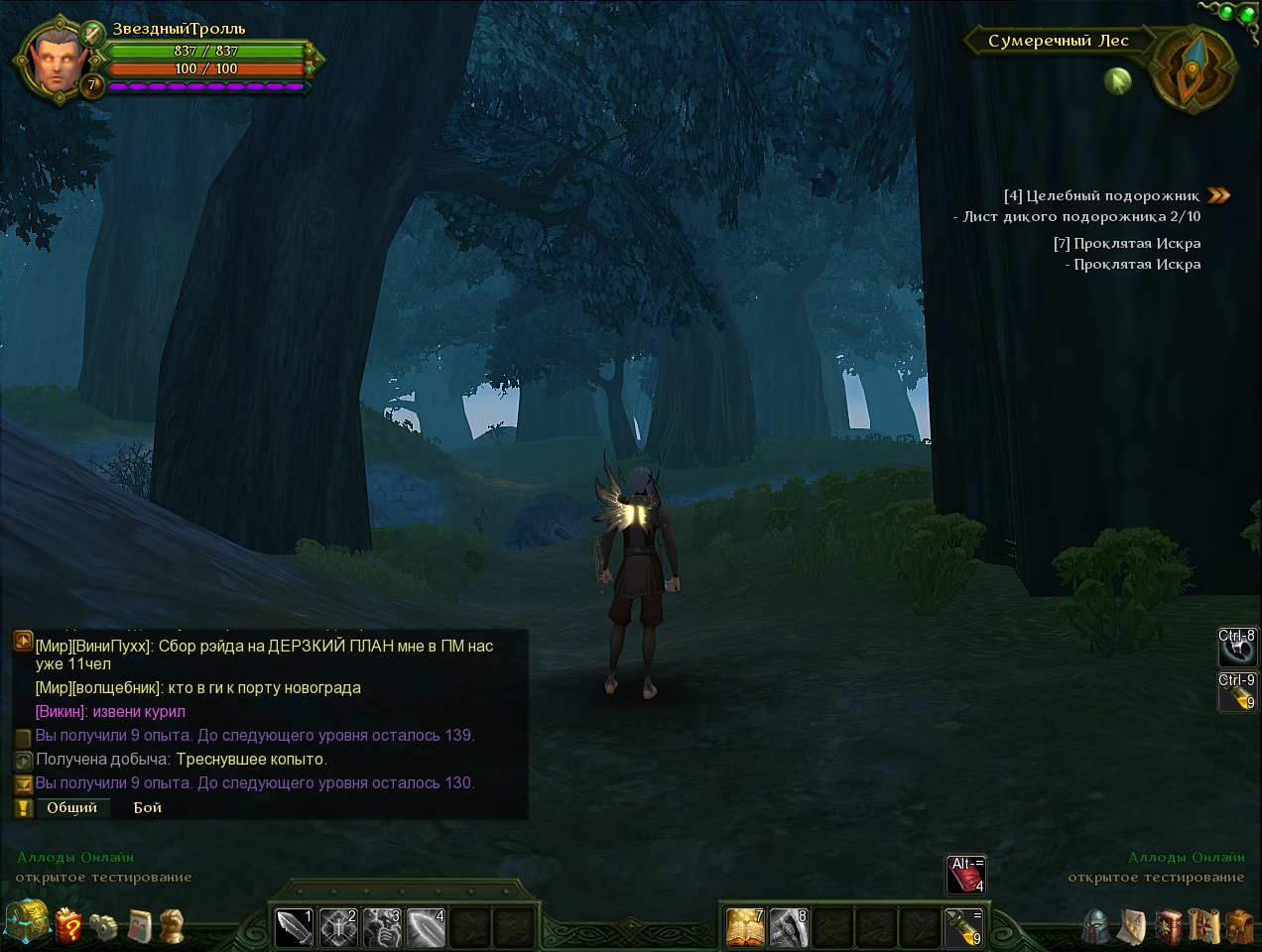Screen dimensions: 1262x952
Task: Activate the dagger ability in slot 1
Action: click(295, 928)
